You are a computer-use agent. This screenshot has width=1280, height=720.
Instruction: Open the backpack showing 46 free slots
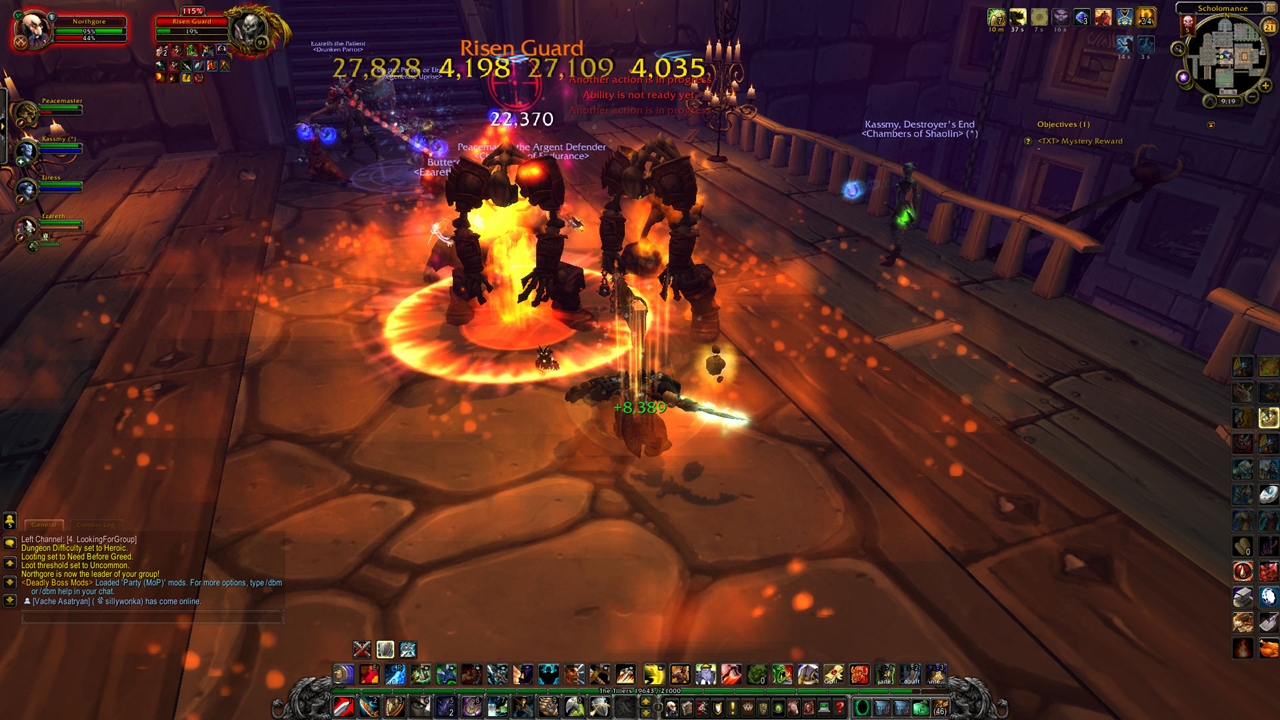point(940,708)
